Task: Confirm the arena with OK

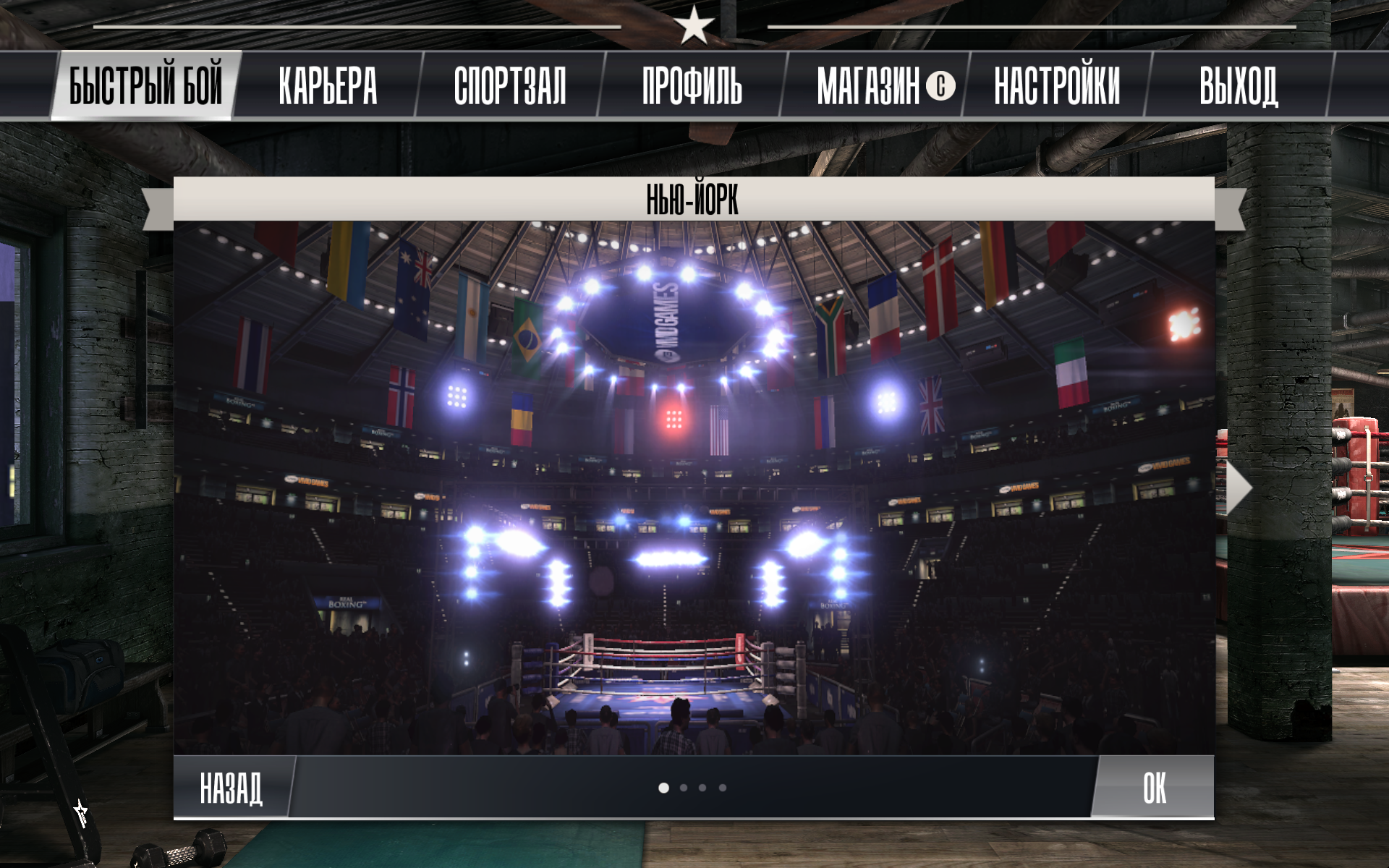Action: (1154, 787)
